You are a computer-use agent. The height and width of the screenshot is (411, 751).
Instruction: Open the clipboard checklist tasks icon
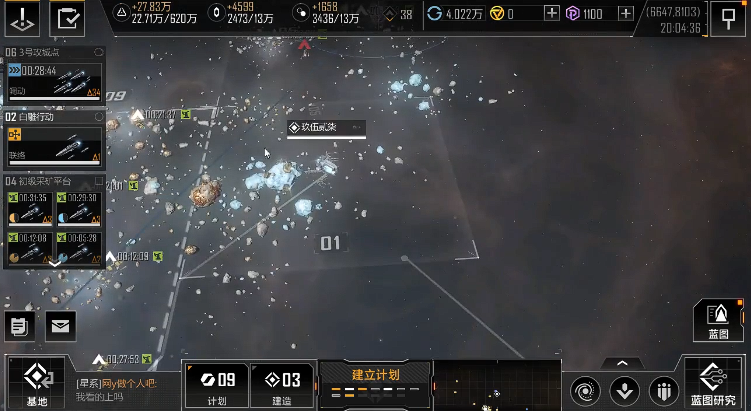tap(70, 17)
